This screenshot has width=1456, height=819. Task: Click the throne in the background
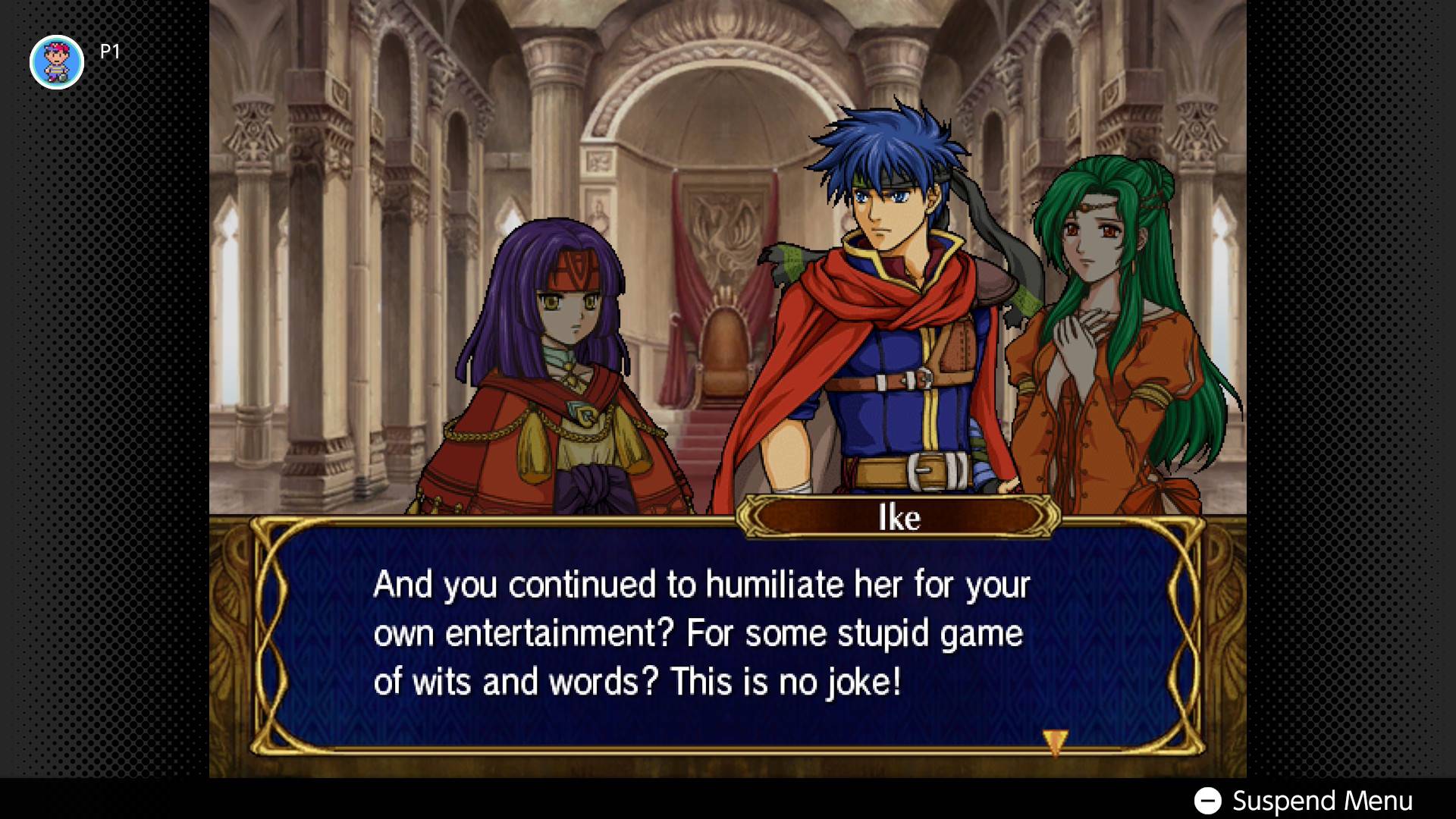pos(724,349)
